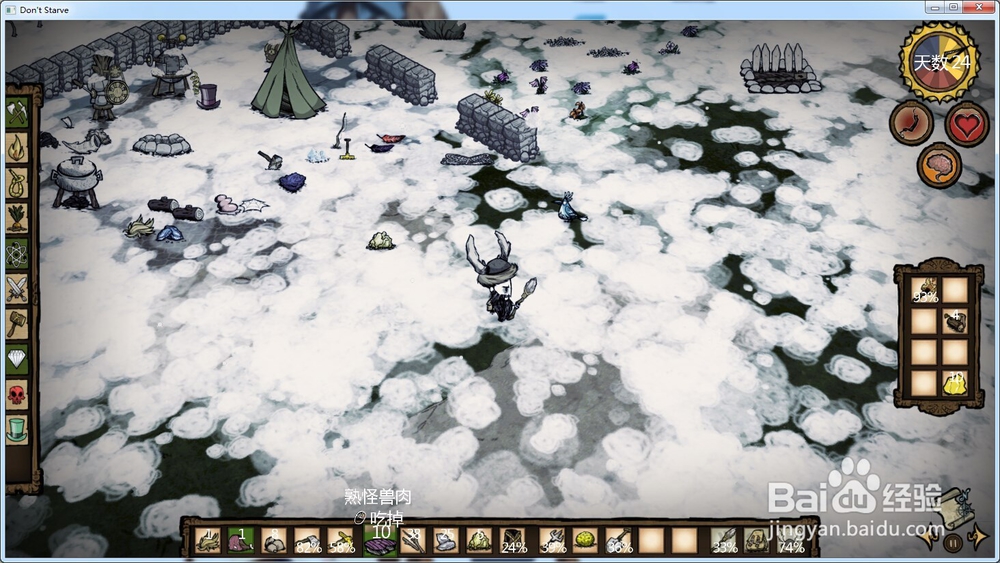Select the equipped hat slot at 74%
Viewport: 1000px width, 563px height.
[x=791, y=542]
